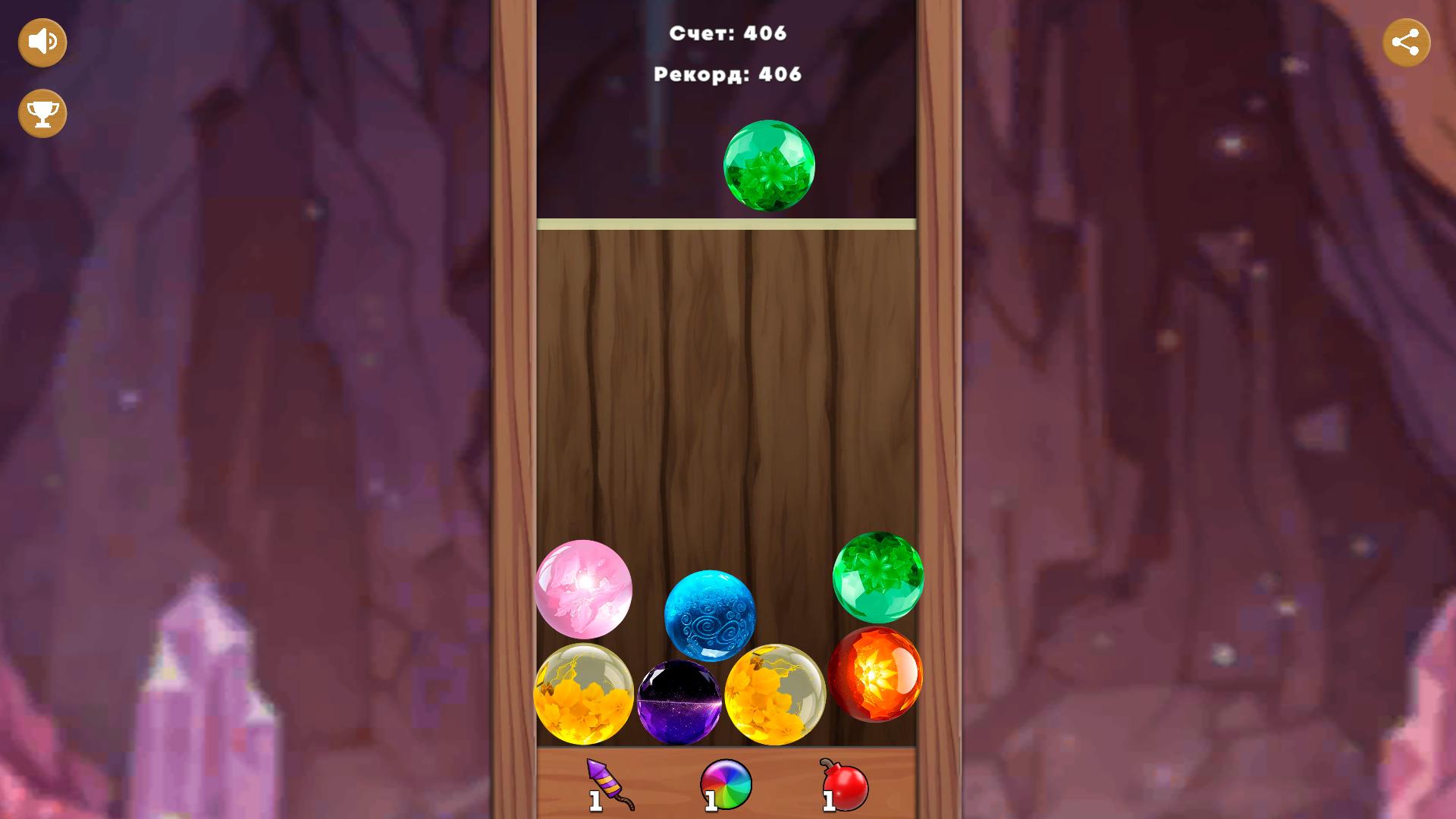
Task: Select the rainbow color wheel power-up
Action: point(724,785)
